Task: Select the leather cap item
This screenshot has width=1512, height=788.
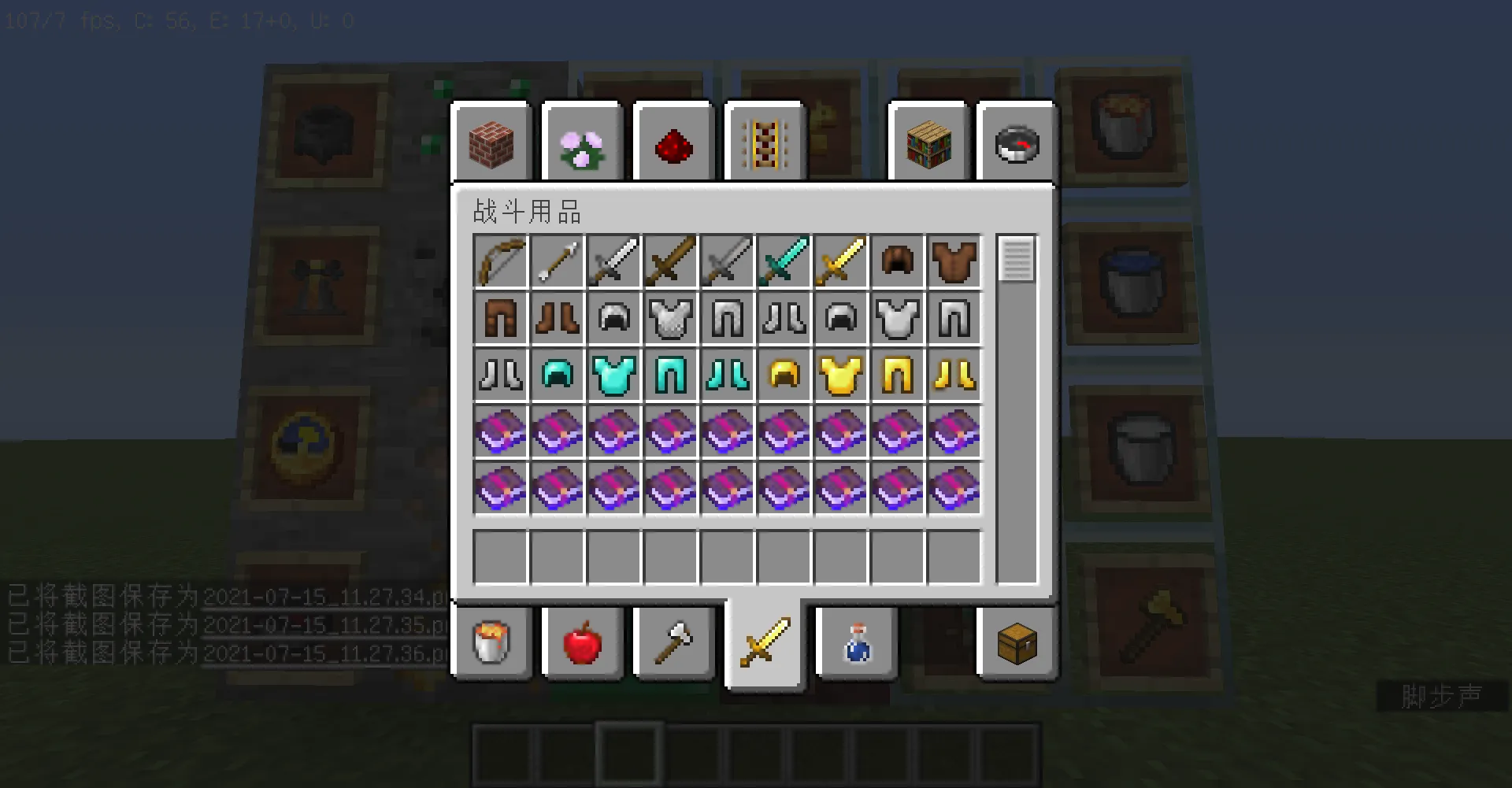Action: pyautogui.click(x=898, y=261)
